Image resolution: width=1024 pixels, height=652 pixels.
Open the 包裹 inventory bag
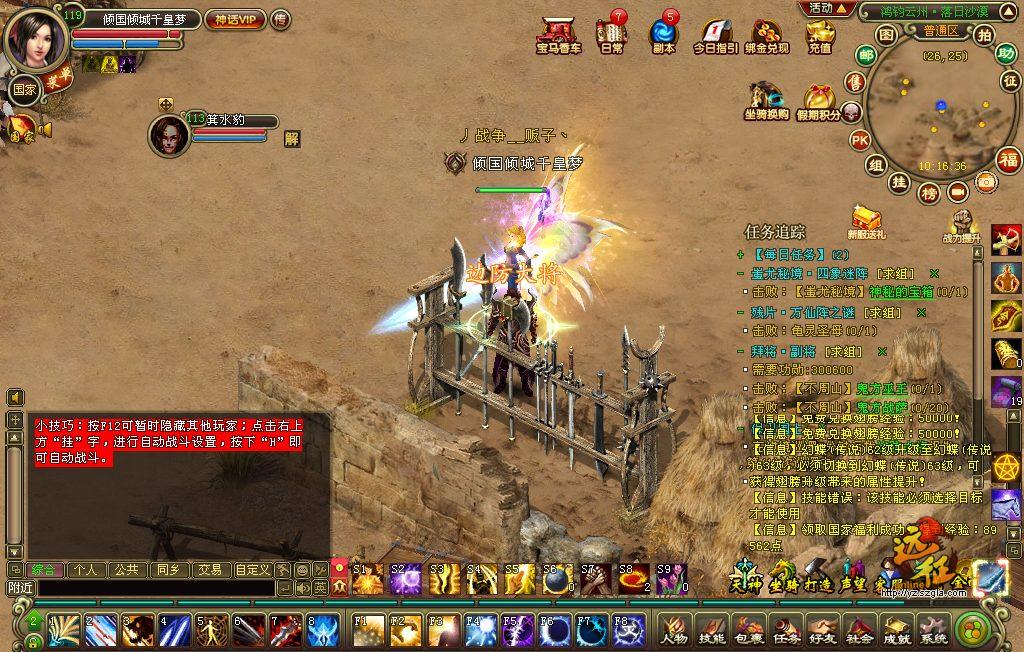(x=748, y=630)
